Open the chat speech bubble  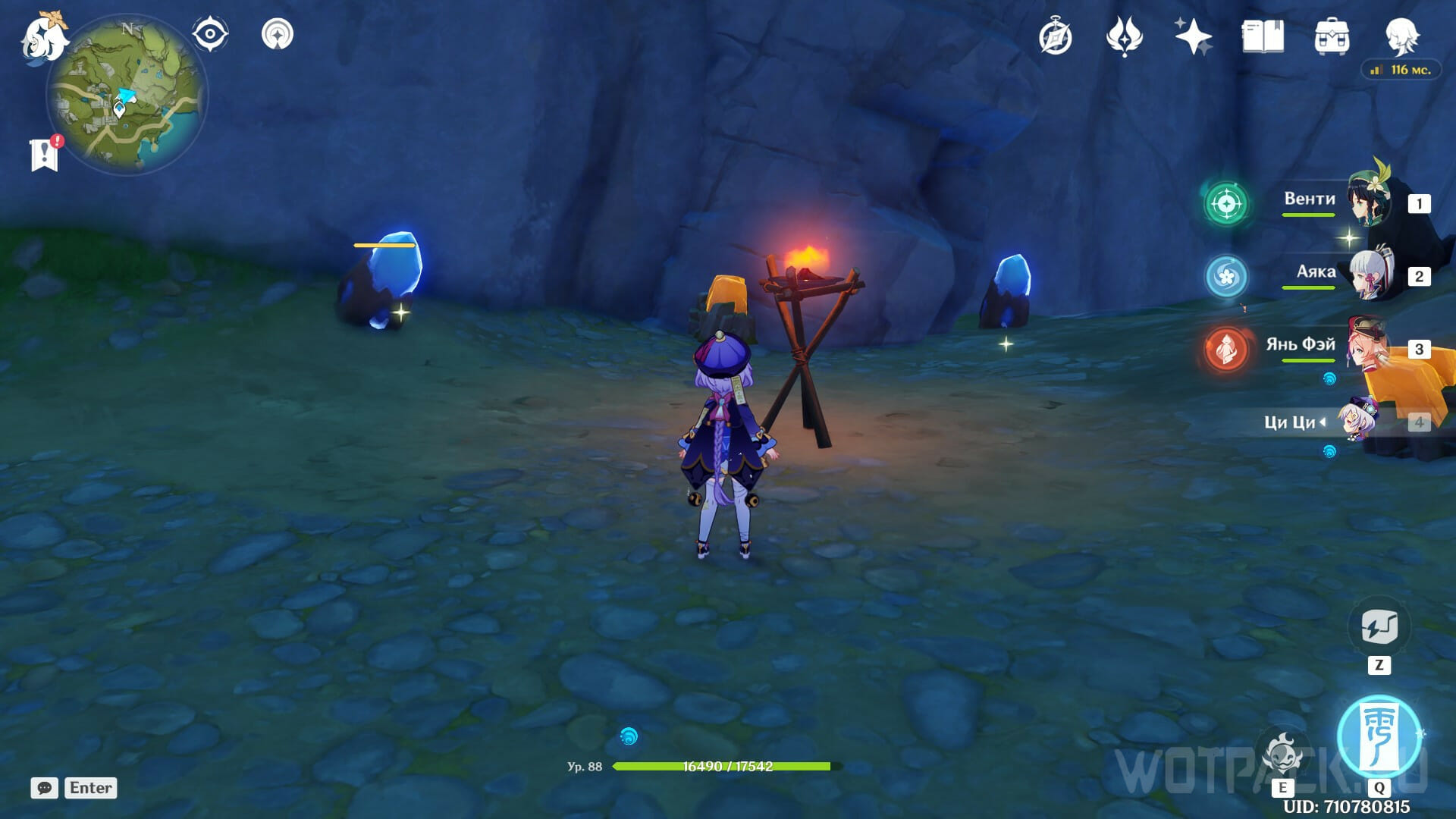click(44, 788)
